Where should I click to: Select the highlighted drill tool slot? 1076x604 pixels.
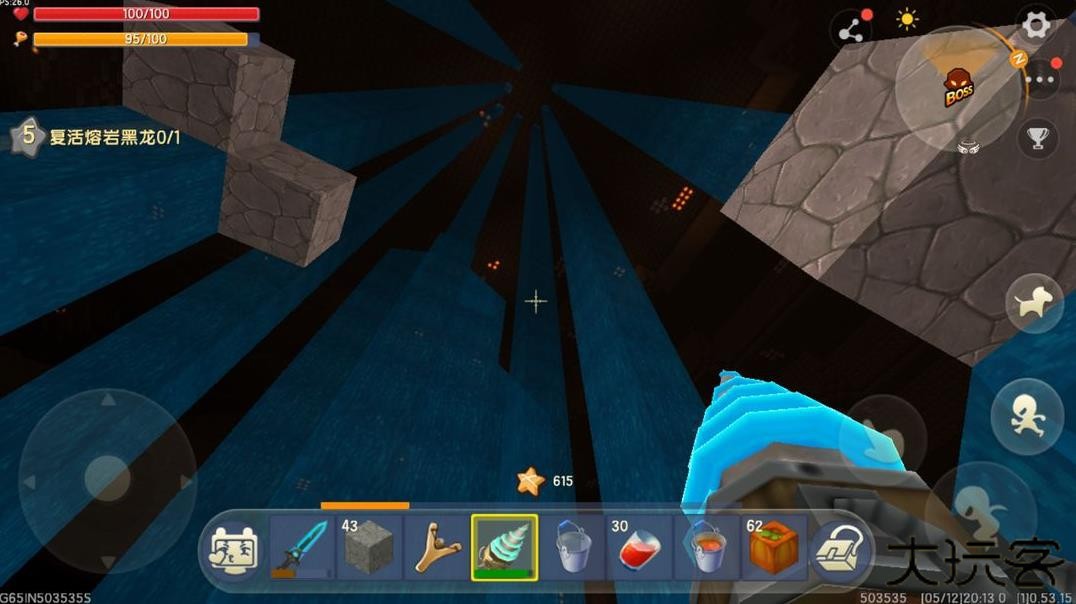(505, 547)
